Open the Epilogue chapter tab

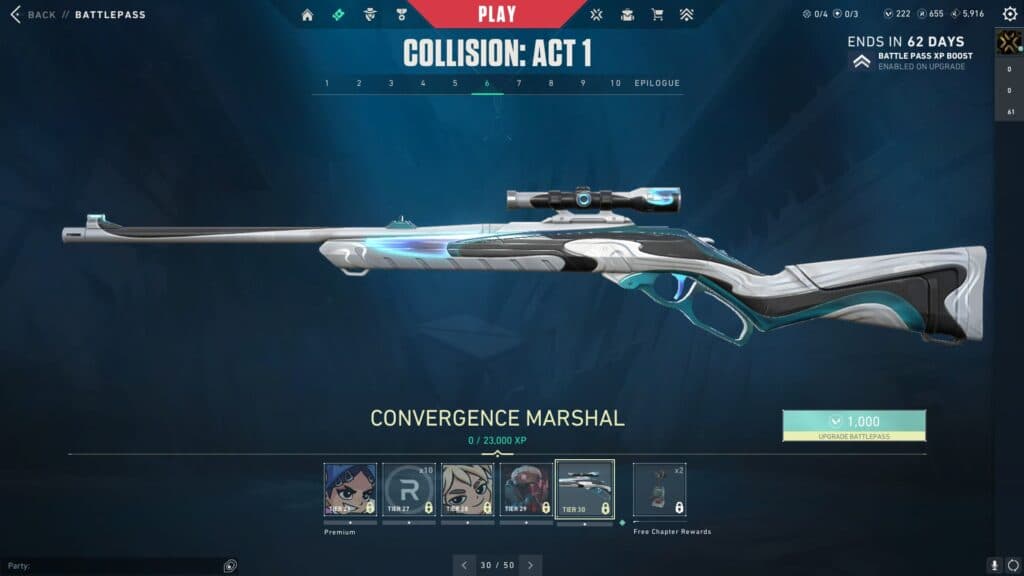click(657, 83)
